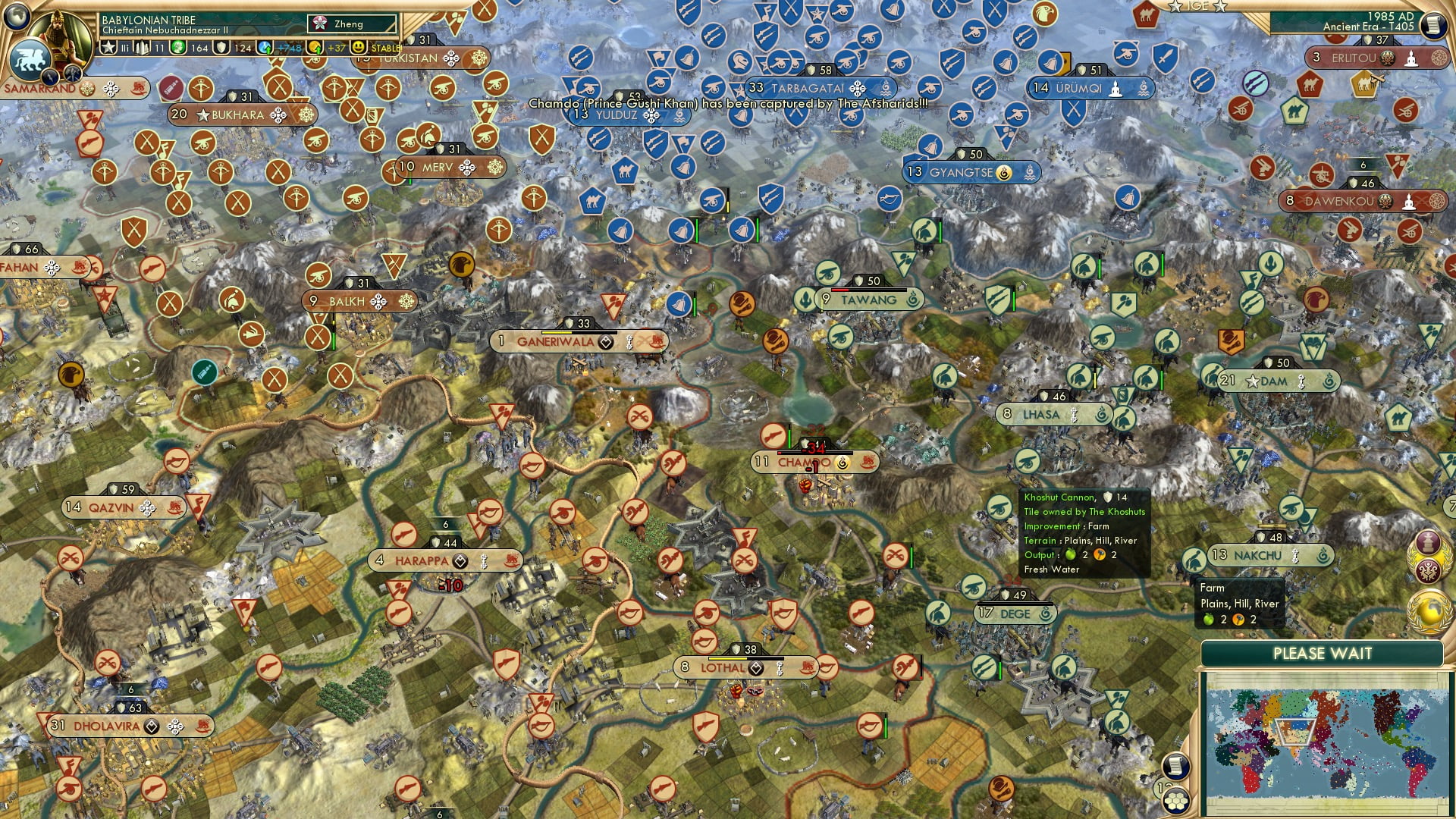Click the PLEASE WAIT banner
This screenshot has height=819, width=1456.
[x=1323, y=652]
